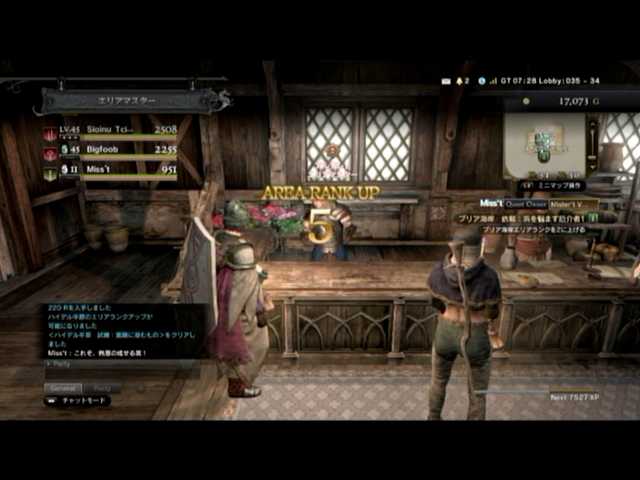Switch to the General chat tab

coord(64,387)
